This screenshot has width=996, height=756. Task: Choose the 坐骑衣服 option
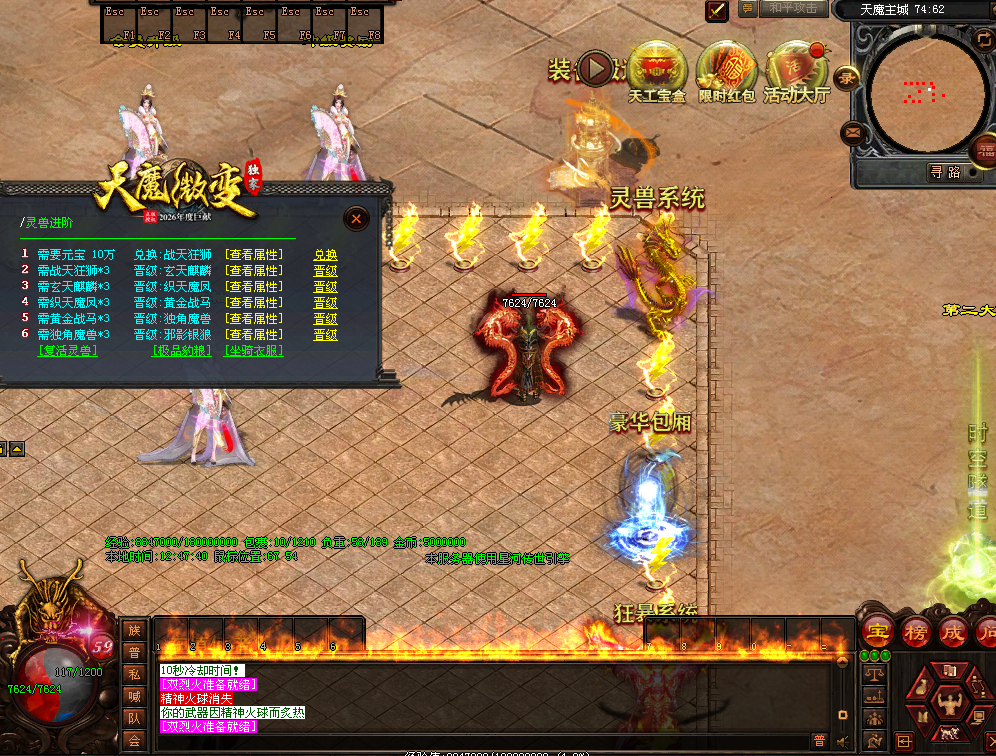tap(253, 351)
